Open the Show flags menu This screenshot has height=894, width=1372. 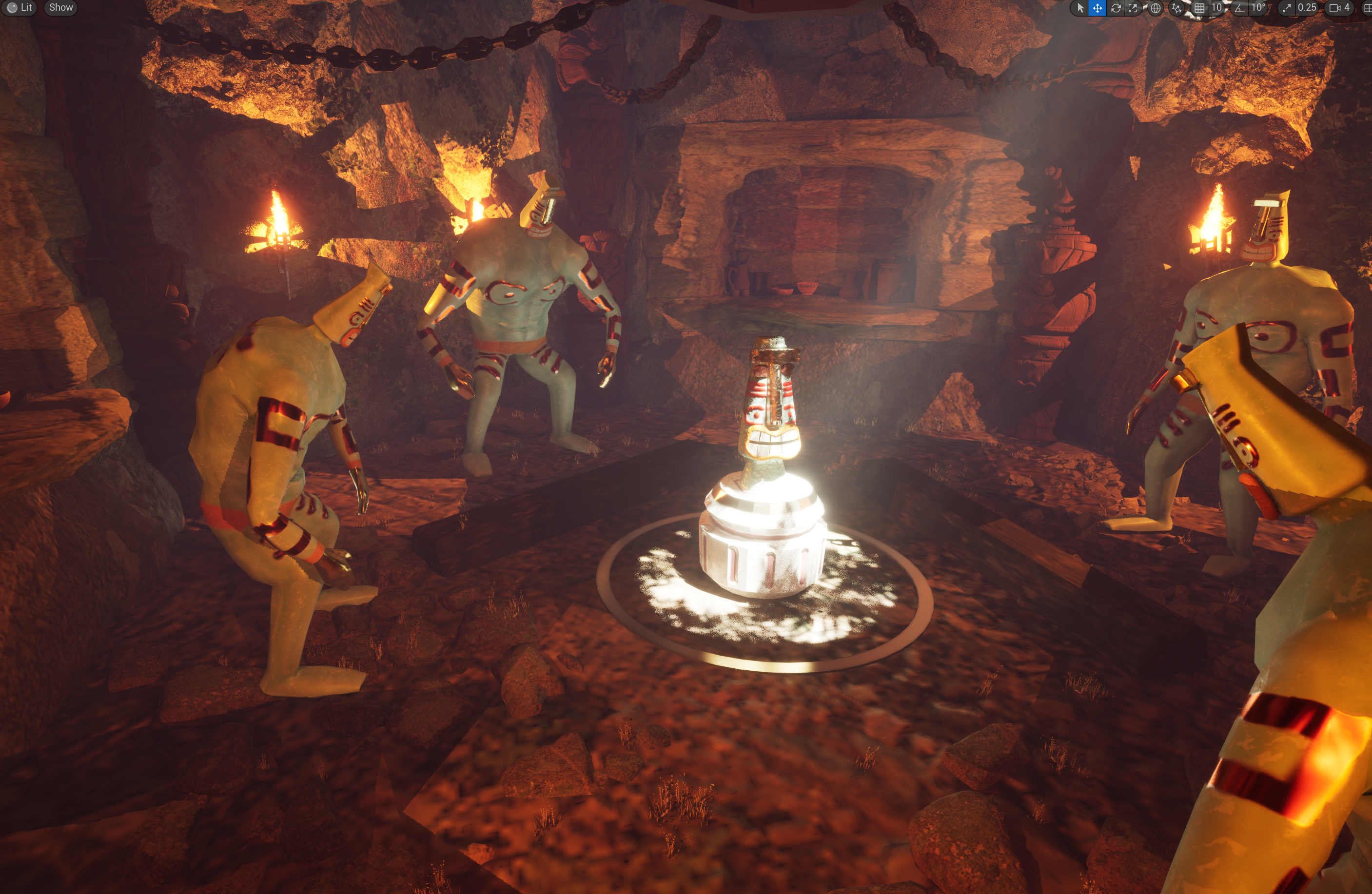60,7
